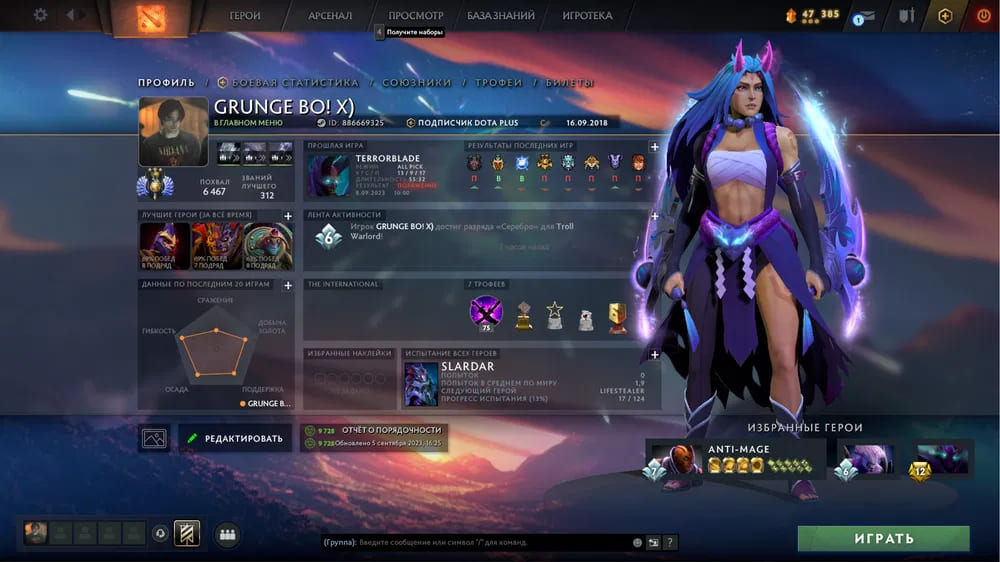This screenshot has height=562, width=1000.
Task: Show the БИЛЕТЫ tab
Action: 569,83
